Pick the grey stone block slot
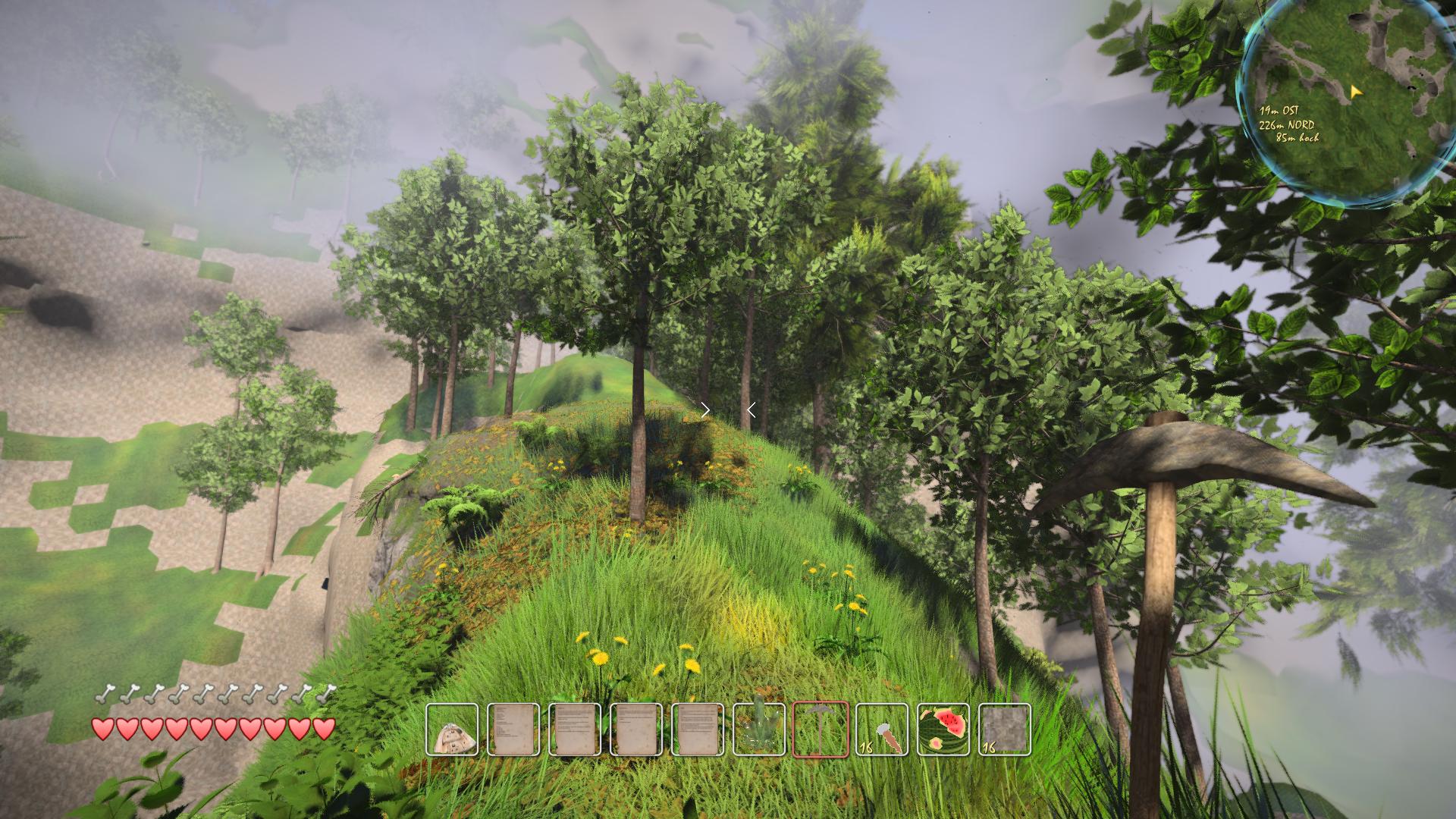Viewport: 1456px width, 819px height. pyautogui.click(x=1005, y=730)
